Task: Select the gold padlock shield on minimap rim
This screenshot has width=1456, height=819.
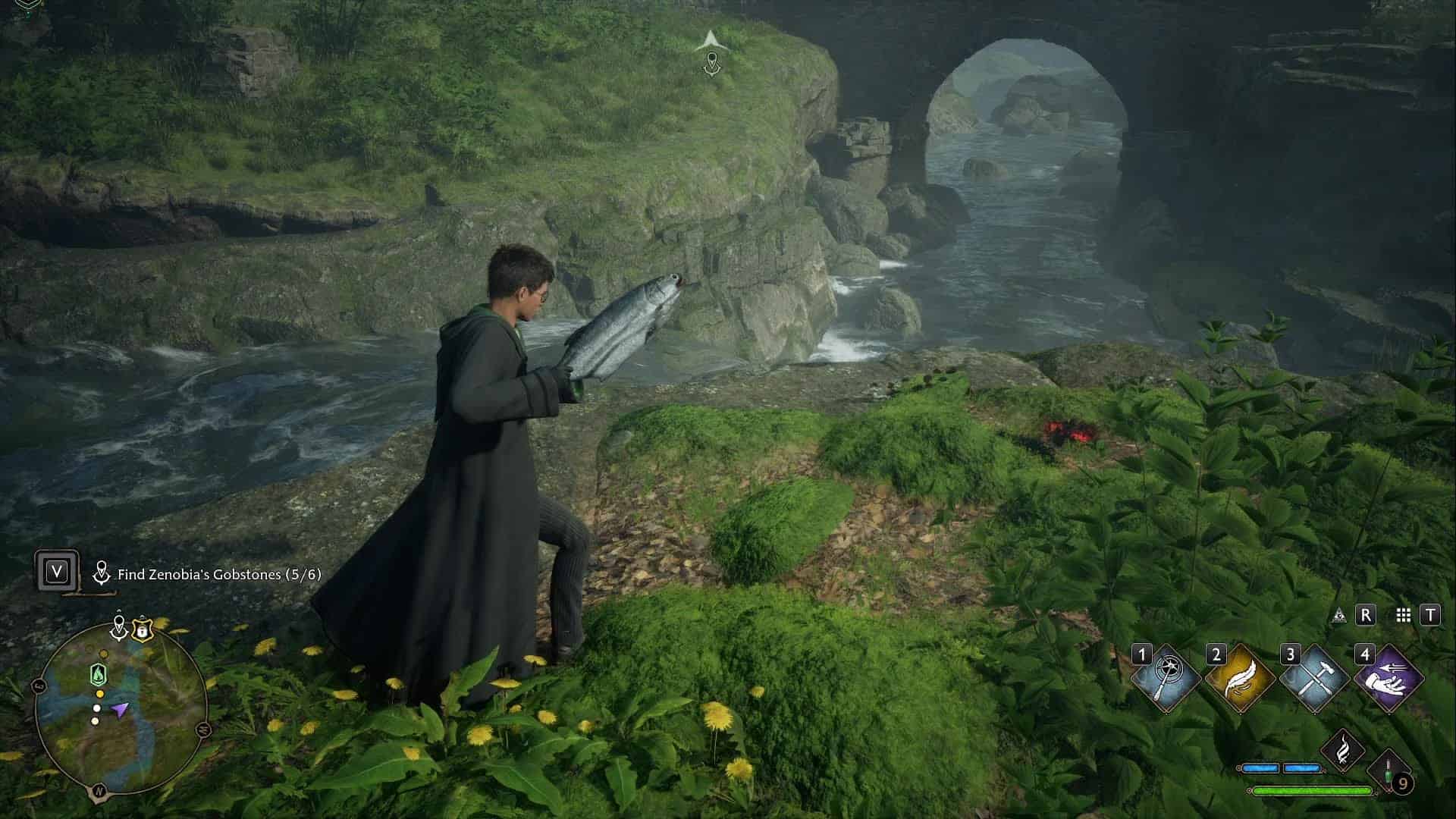Action: [141, 629]
